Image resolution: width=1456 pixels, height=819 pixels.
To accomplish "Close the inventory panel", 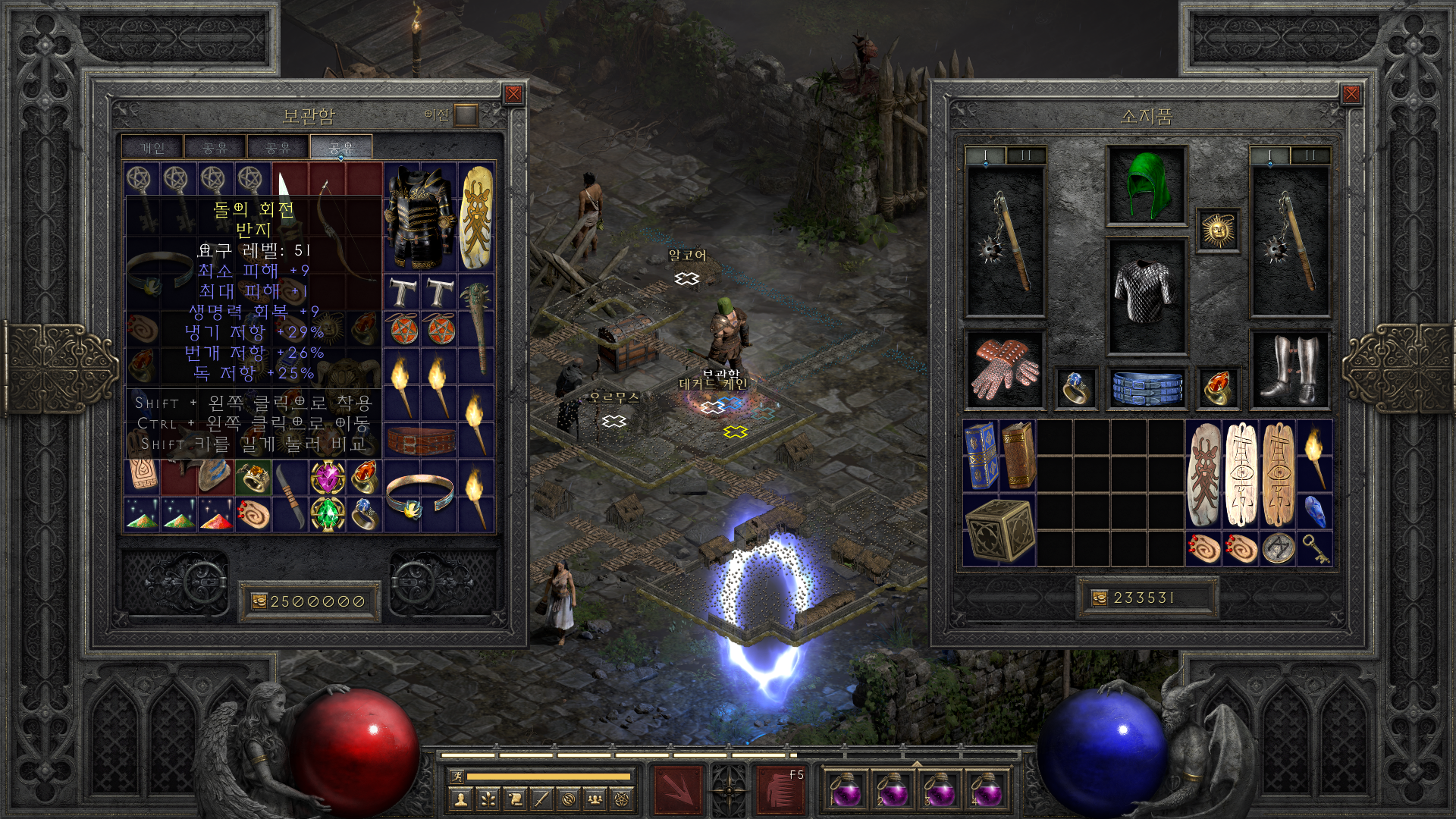I will (1351, 94).
